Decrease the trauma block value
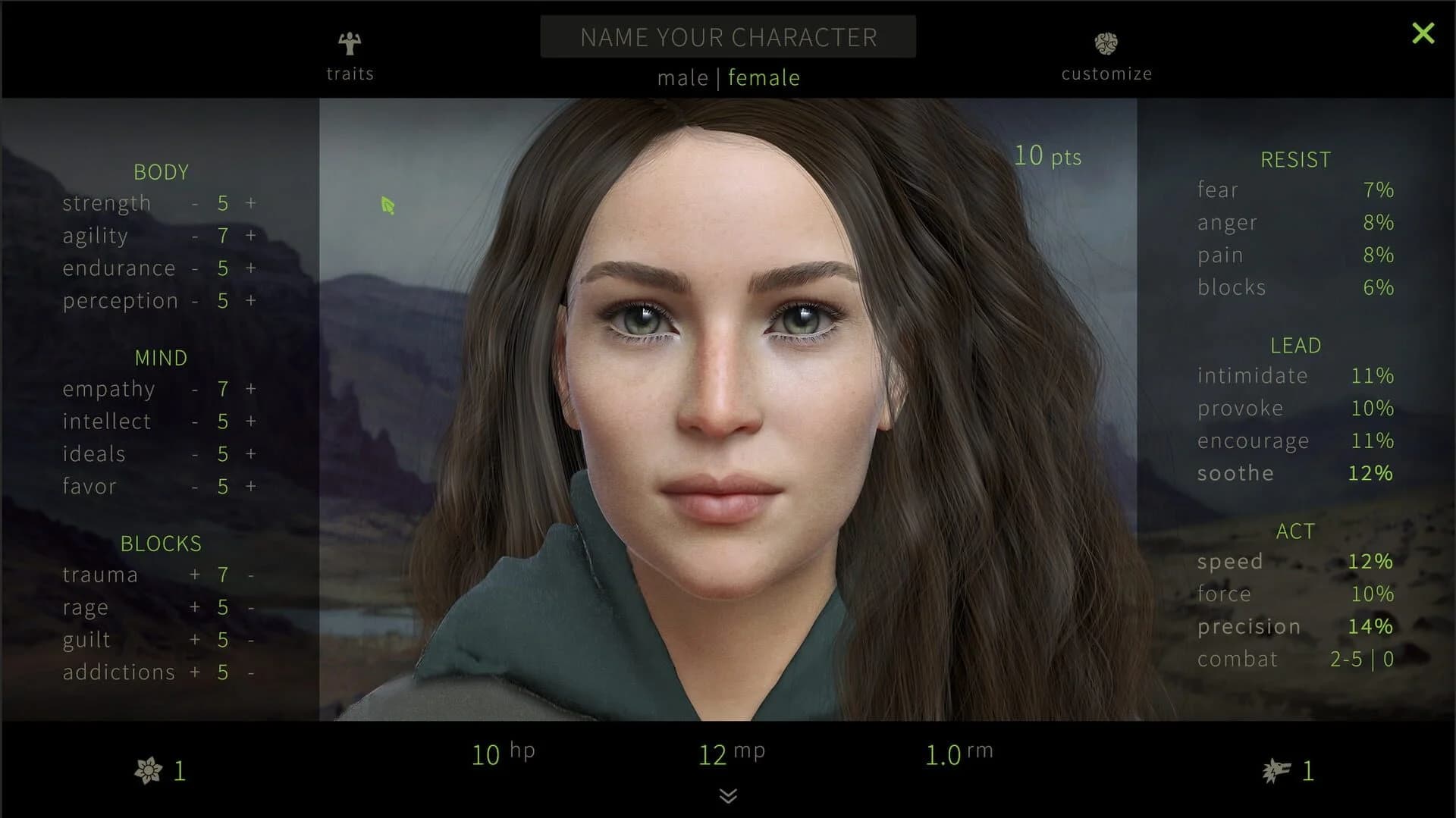 (250, 575)
